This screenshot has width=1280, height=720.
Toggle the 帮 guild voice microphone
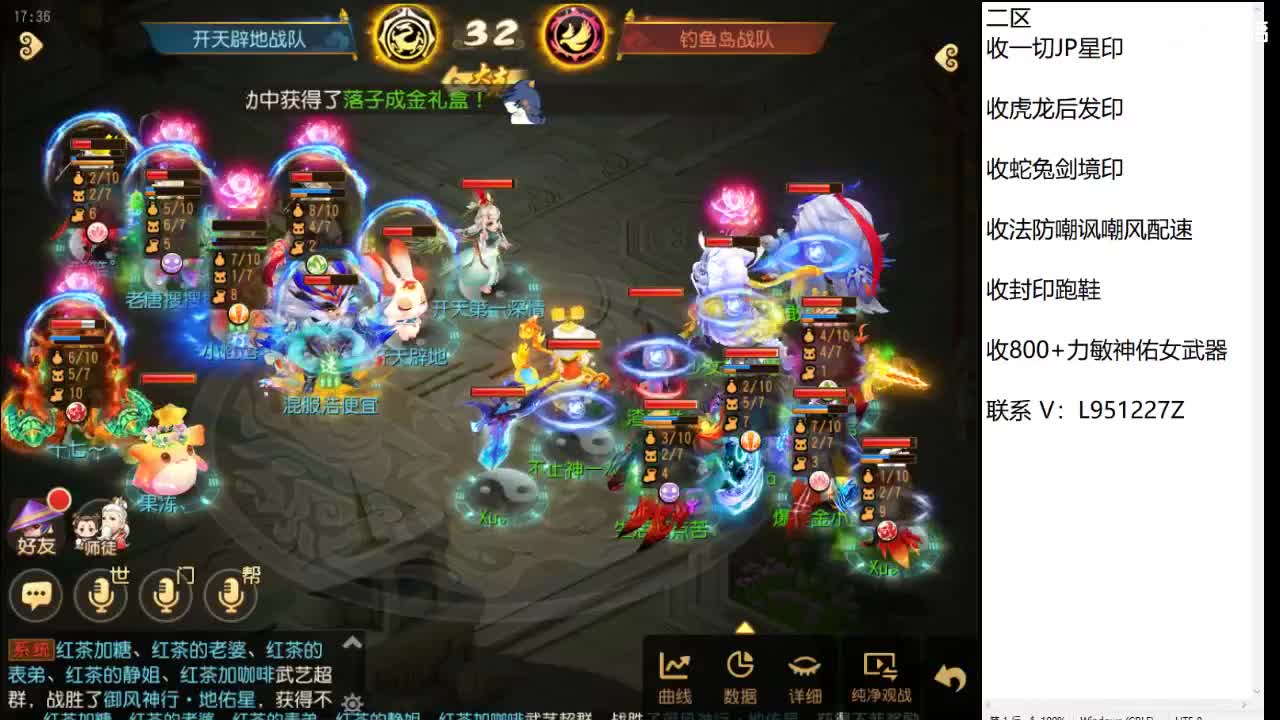tap(231, 595)
